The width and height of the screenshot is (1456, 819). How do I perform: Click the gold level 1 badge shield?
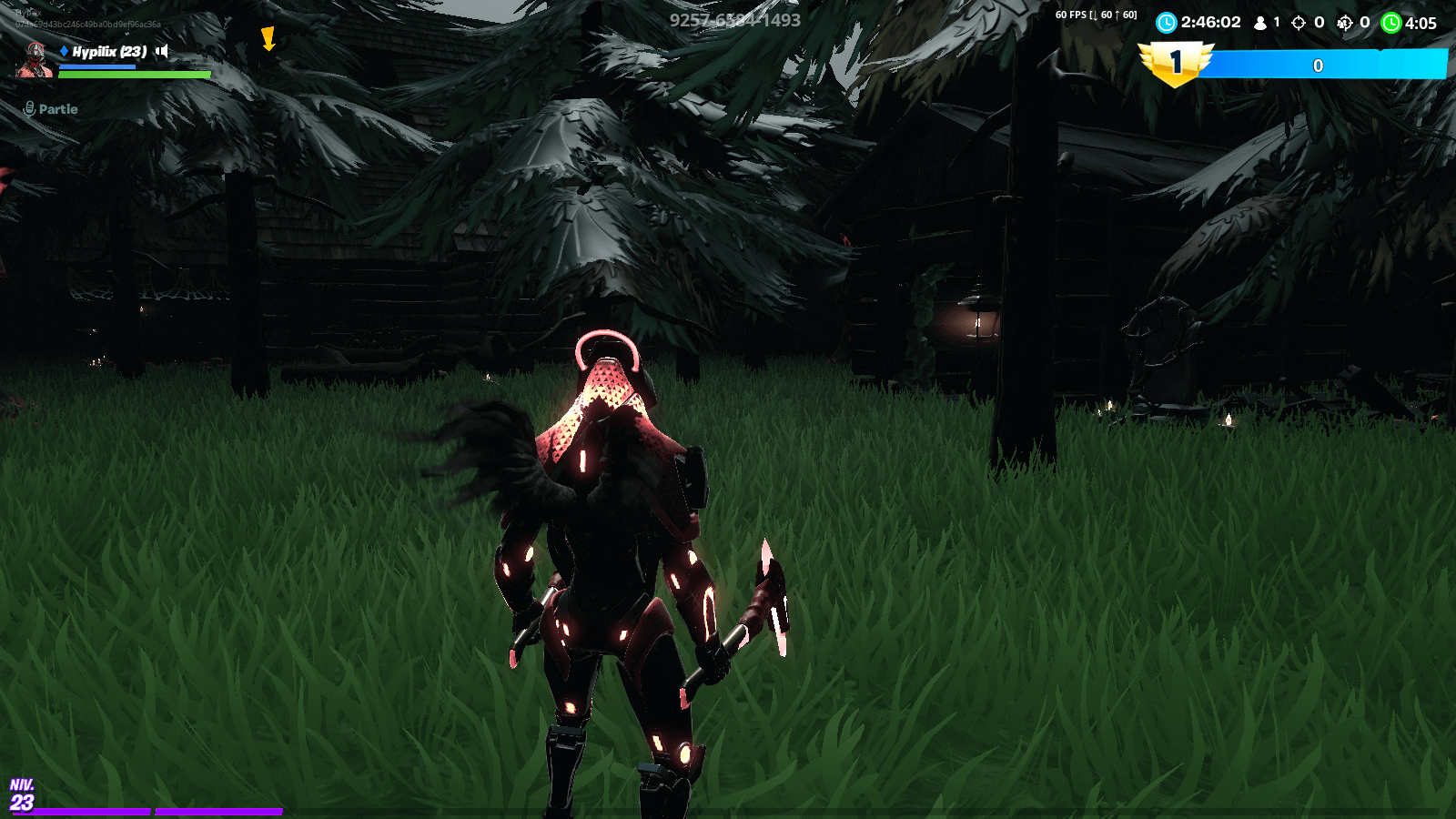[x=1175, y=62]
